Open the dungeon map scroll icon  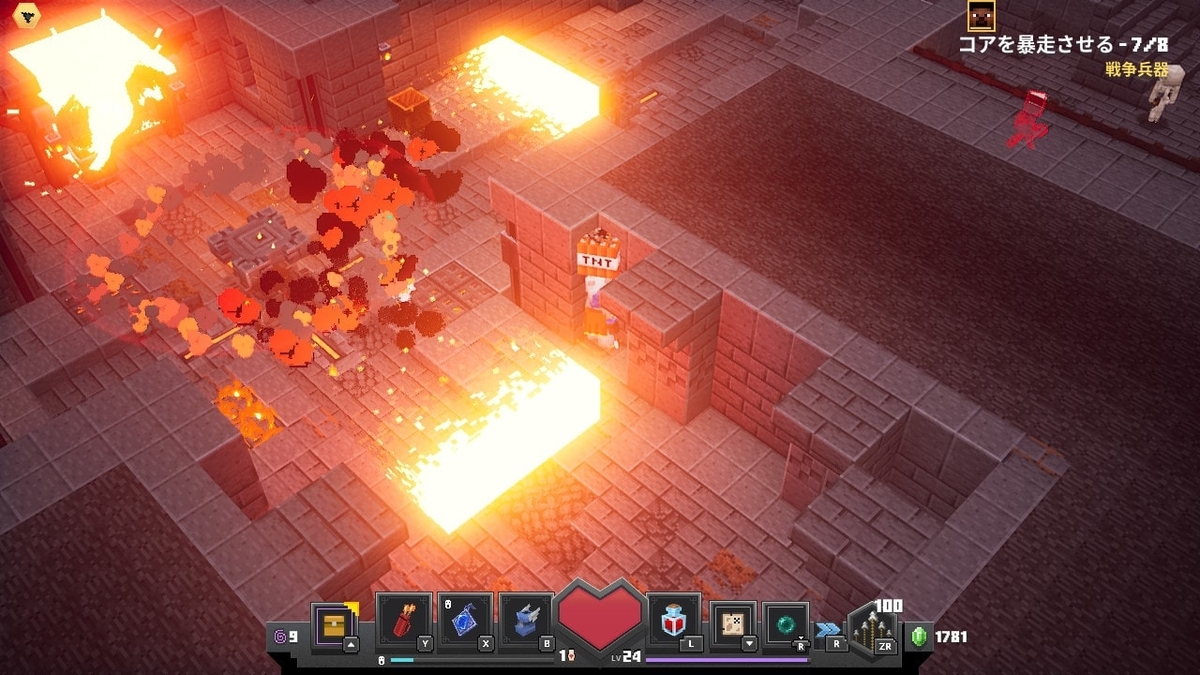tap(734, 624)
